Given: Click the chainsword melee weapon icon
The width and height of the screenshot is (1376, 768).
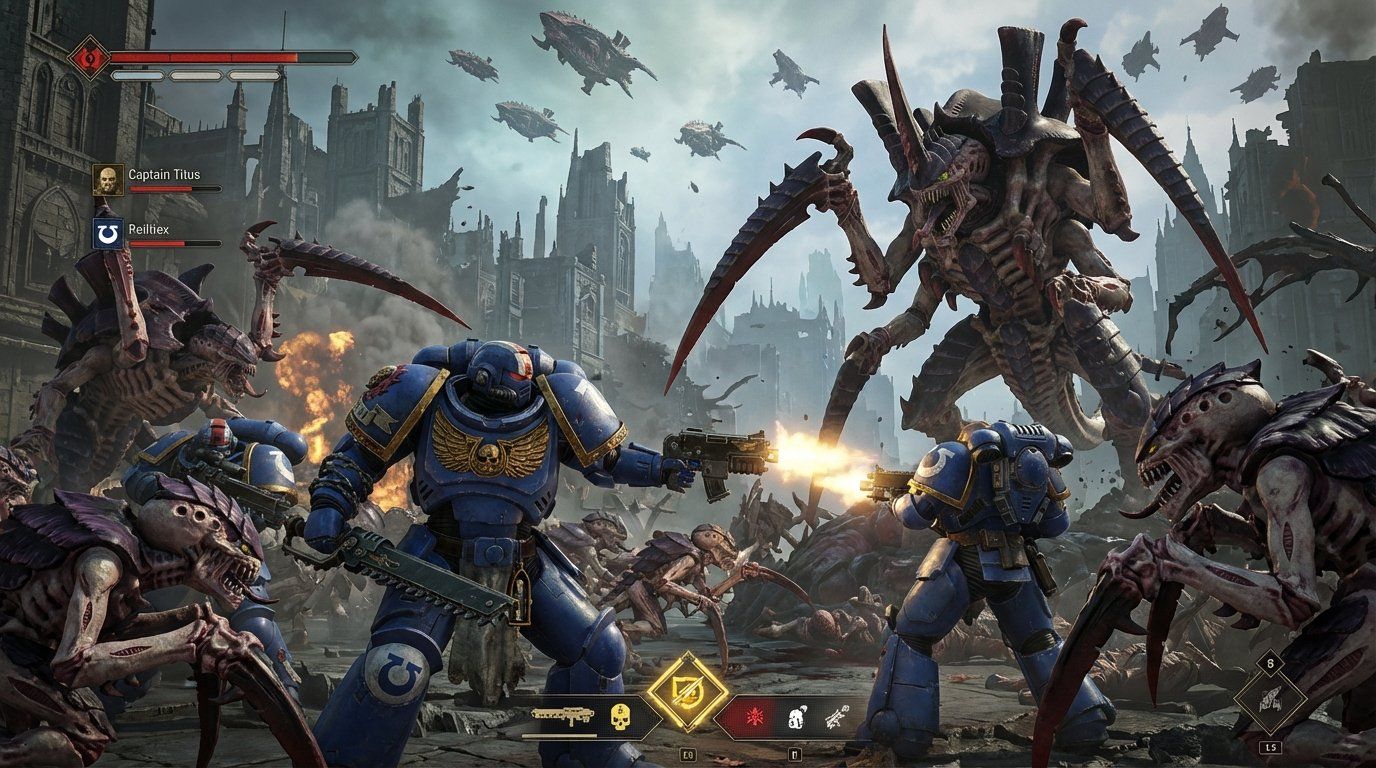Looking at the screenshot, I should pyautogui.click(x=837, y=716).
